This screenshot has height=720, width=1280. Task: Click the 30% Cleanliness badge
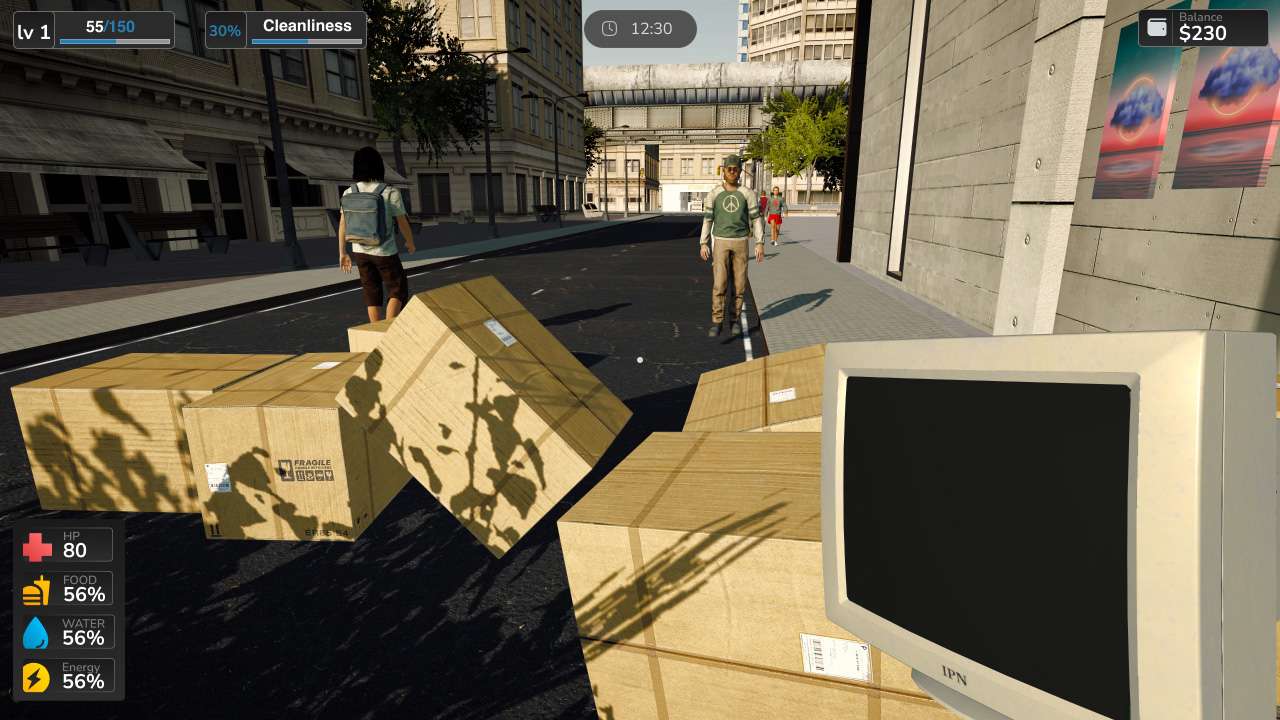coord(225,30)
